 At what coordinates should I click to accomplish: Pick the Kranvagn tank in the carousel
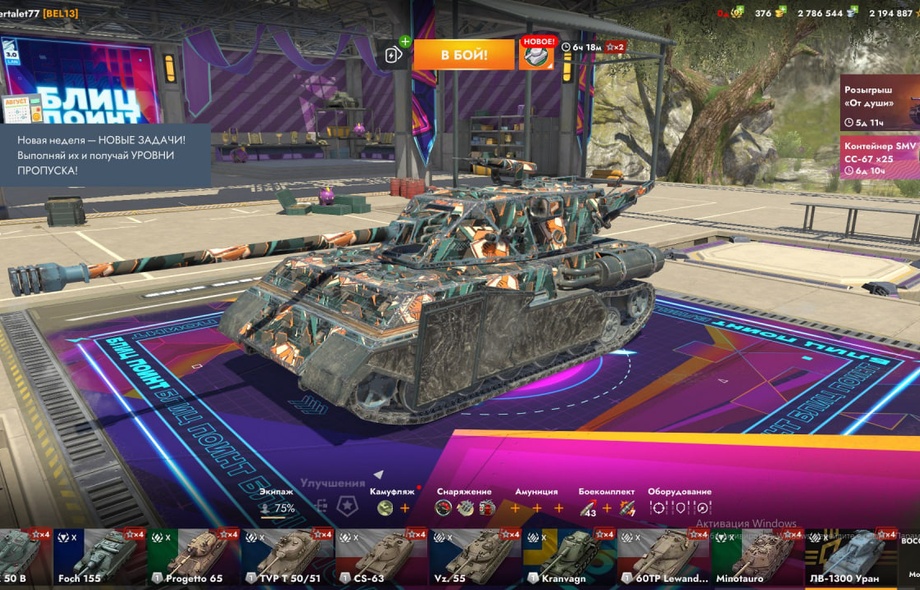click(x=569, y=557)
